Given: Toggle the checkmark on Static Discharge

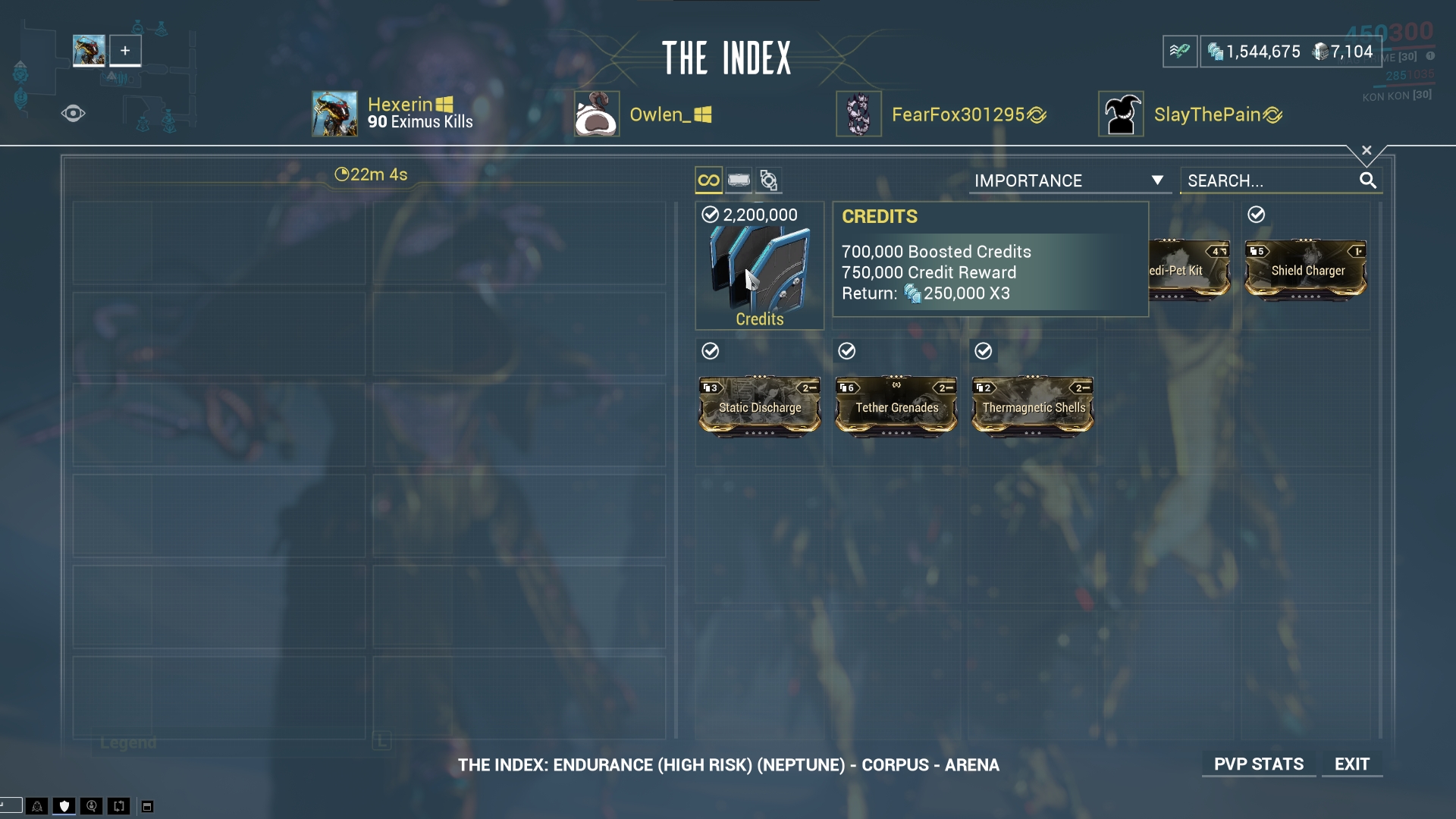Looking at the screenshot, I should 710,351.
